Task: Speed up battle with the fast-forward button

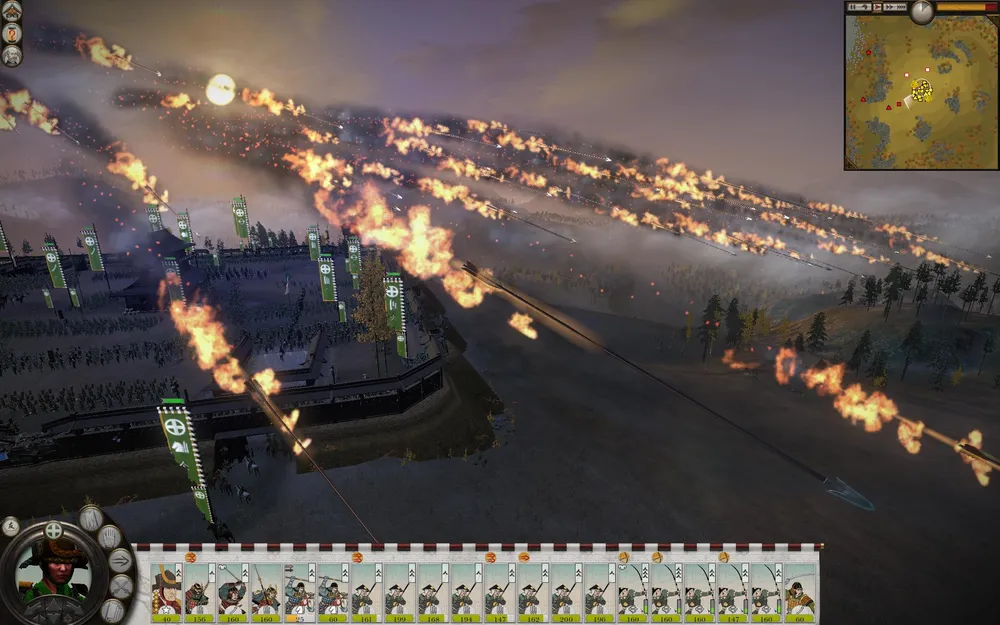Action: tap(891, 7)
